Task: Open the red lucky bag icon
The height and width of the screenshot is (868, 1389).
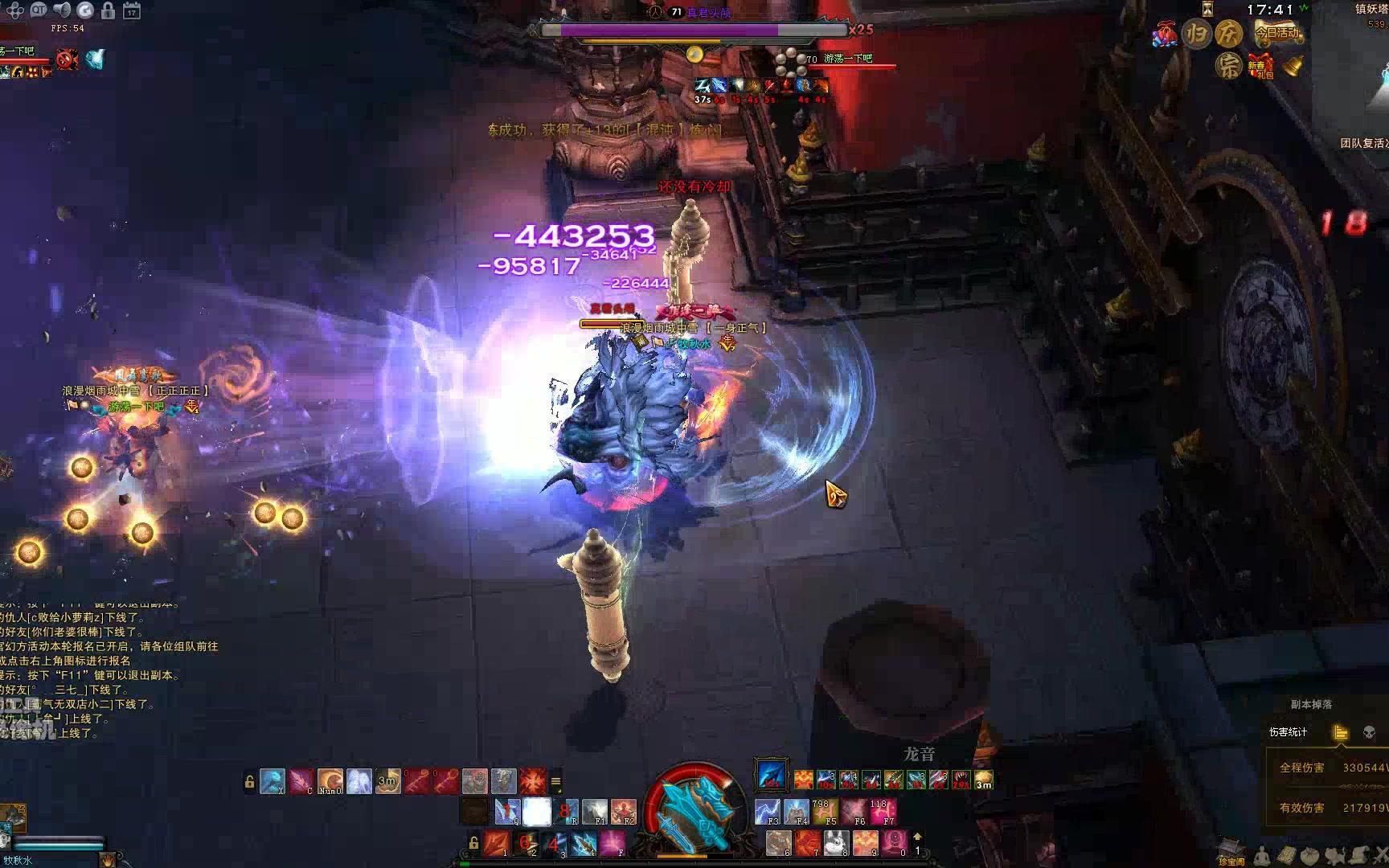Action: (x=1164, y=35)
